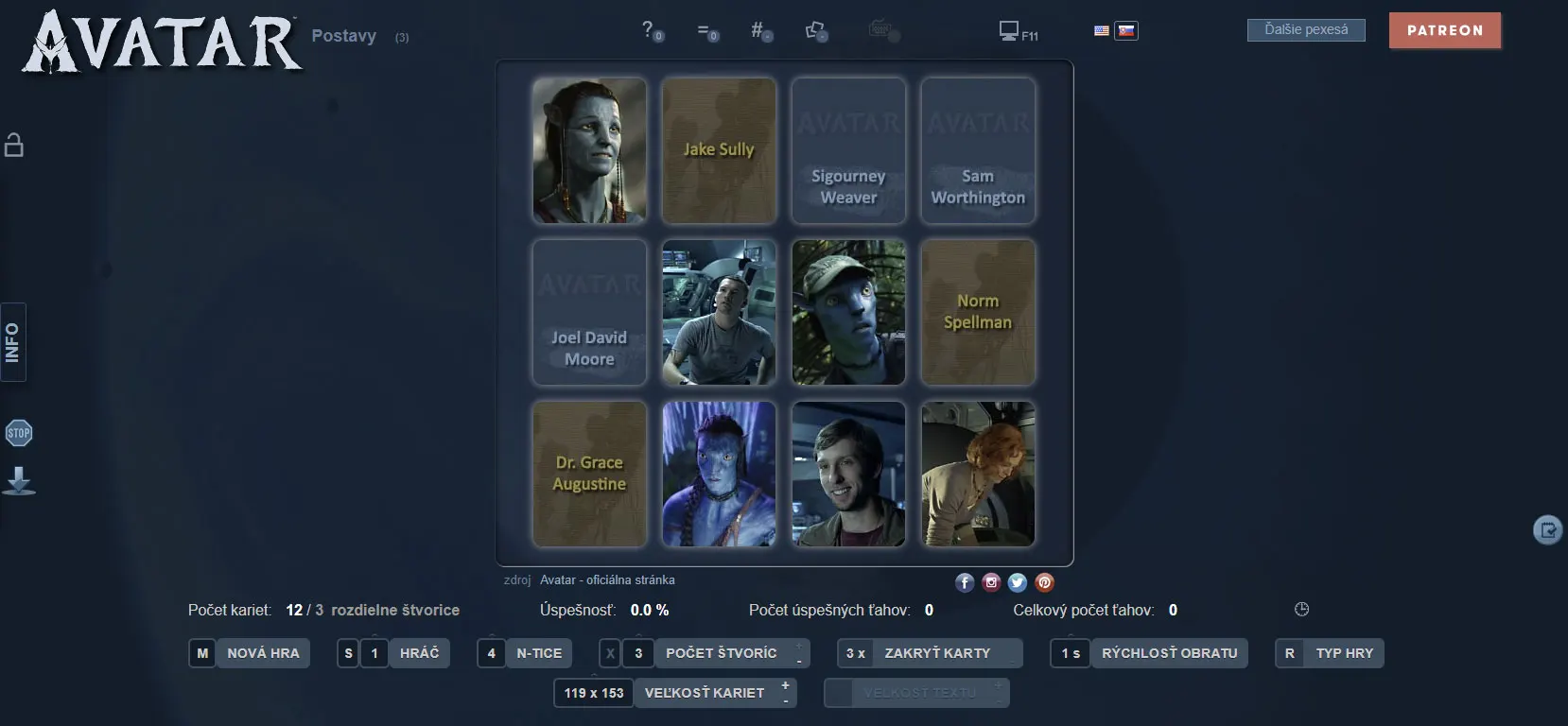Toggle the Zakryť karty option
Screen dimensions: 1568x726
click(936, 653)
